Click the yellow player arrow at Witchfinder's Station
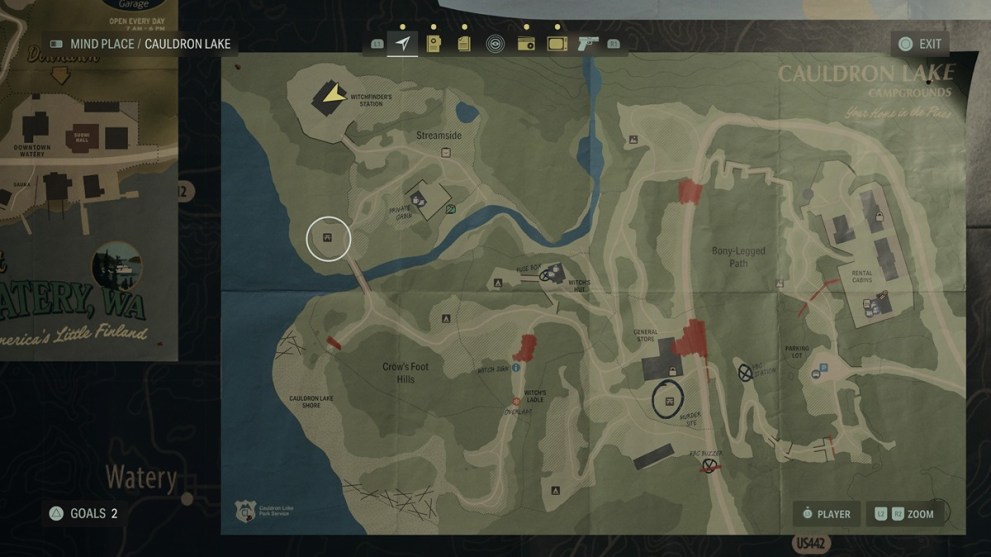The width and height of the screenshot is (991, 557). coord(329,96)
